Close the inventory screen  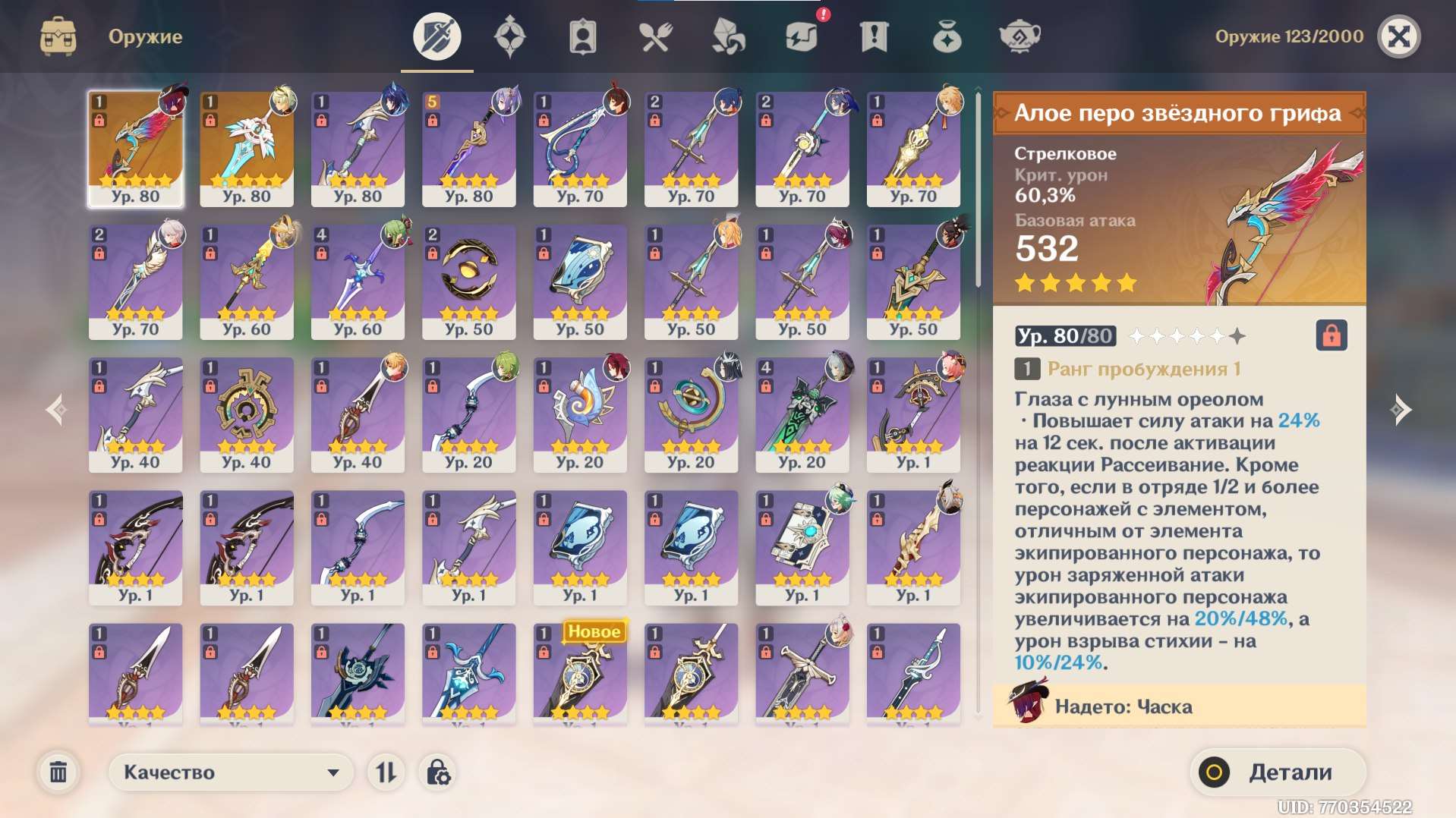pos(1398,36)
